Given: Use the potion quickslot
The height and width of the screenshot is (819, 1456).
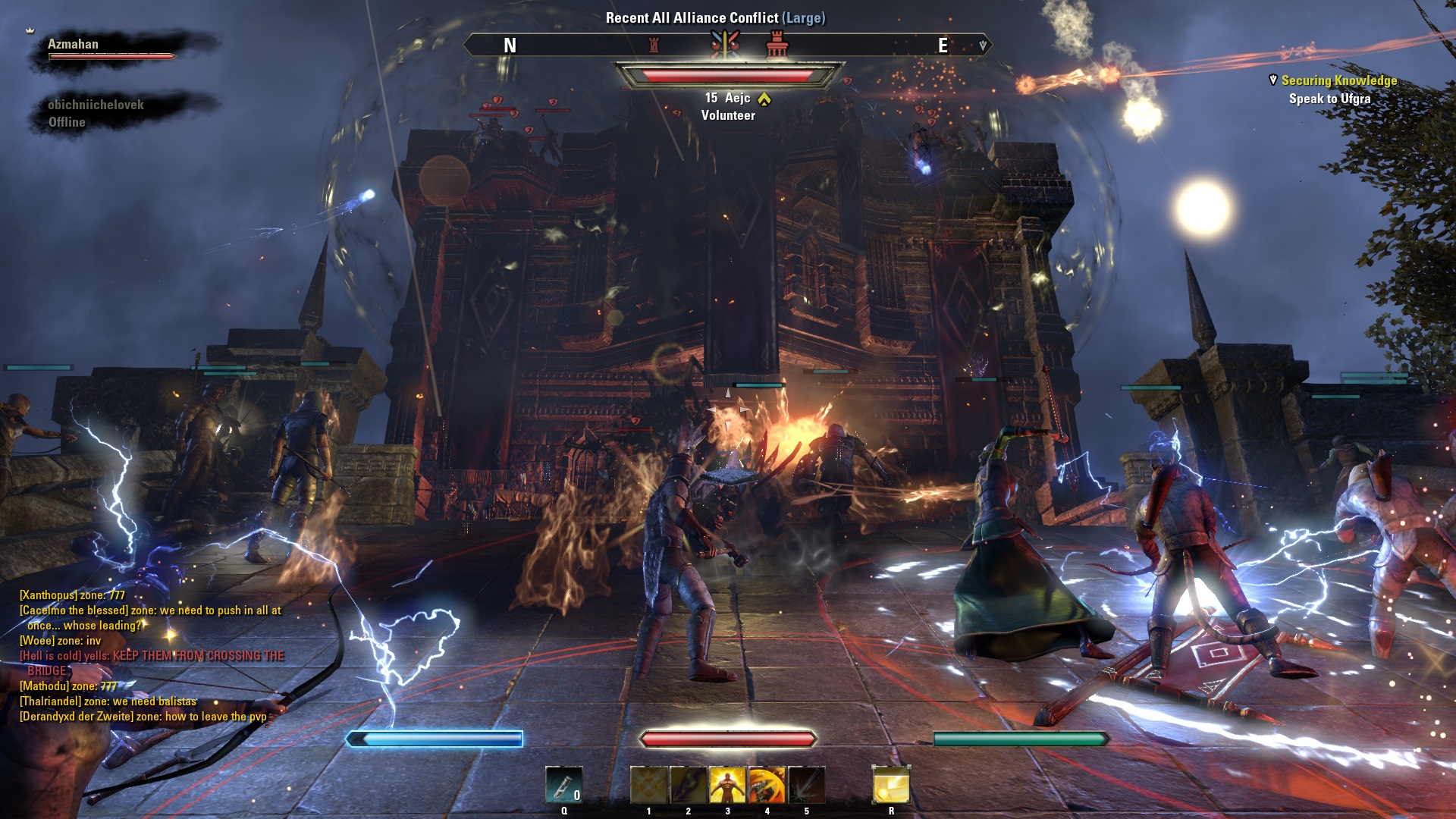Looking at the screenshot, I should pos(563,784).
